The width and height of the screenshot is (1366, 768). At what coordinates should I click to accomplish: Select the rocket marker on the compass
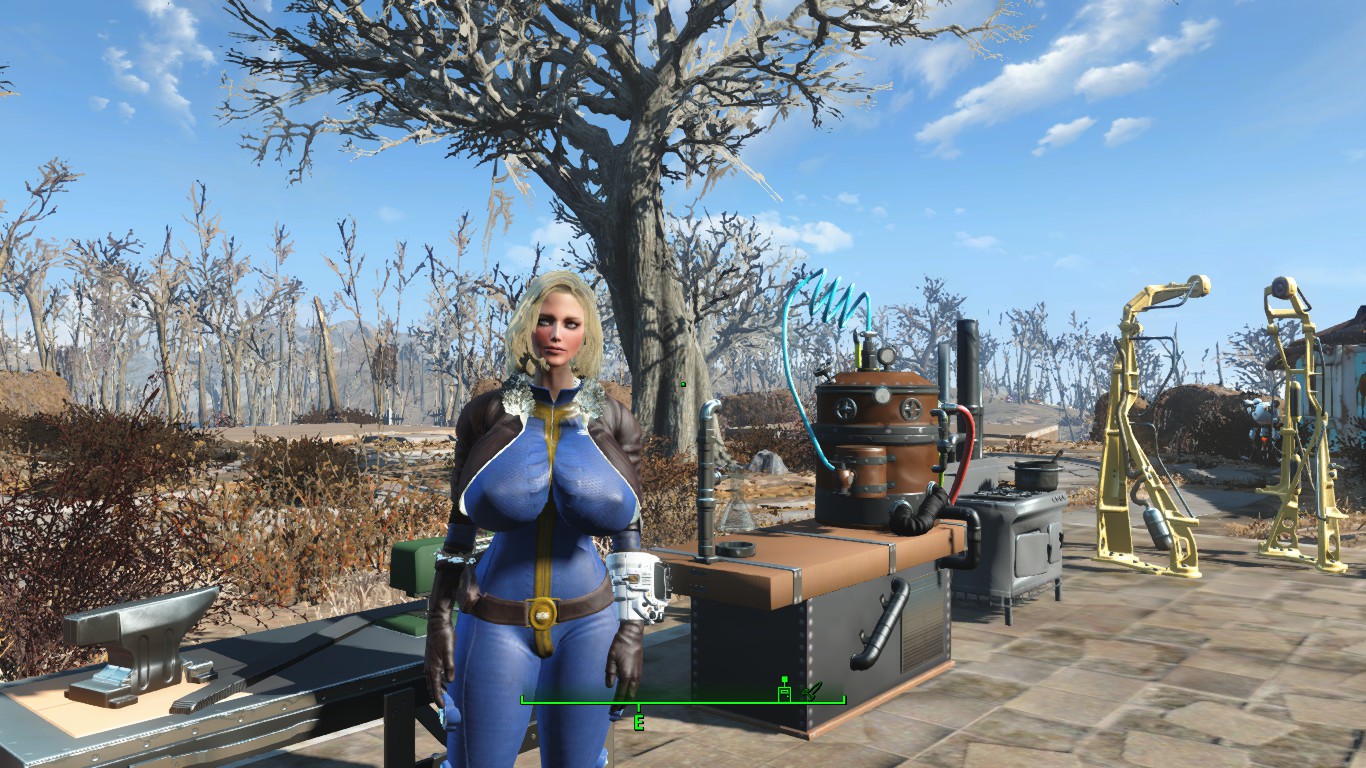pyautogui.click(x=811, y=689)
